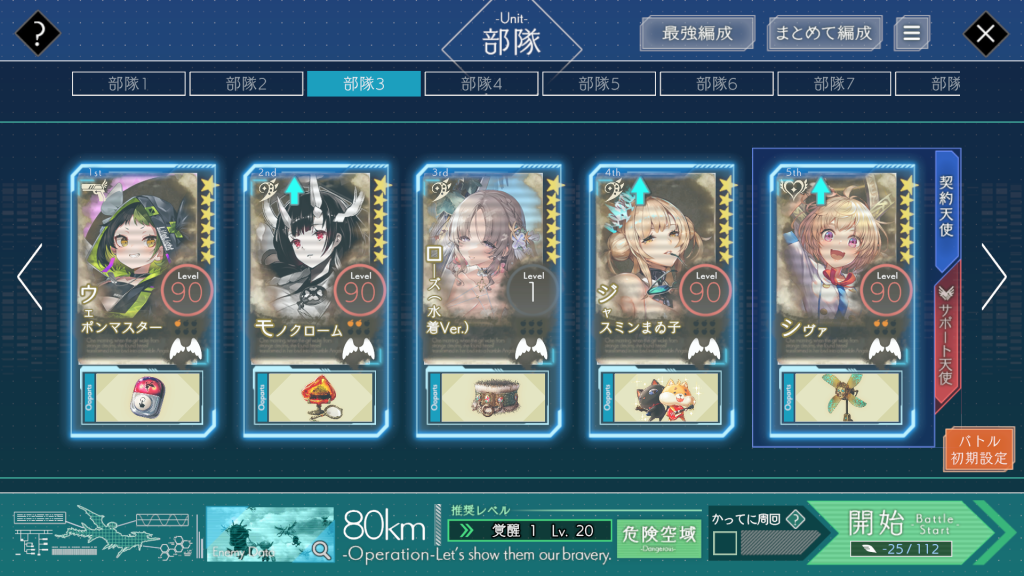This screenshot has height=576, width=1024.
Task: Click the 最強編成 auto-formation button
Action: tap(697, 33)
